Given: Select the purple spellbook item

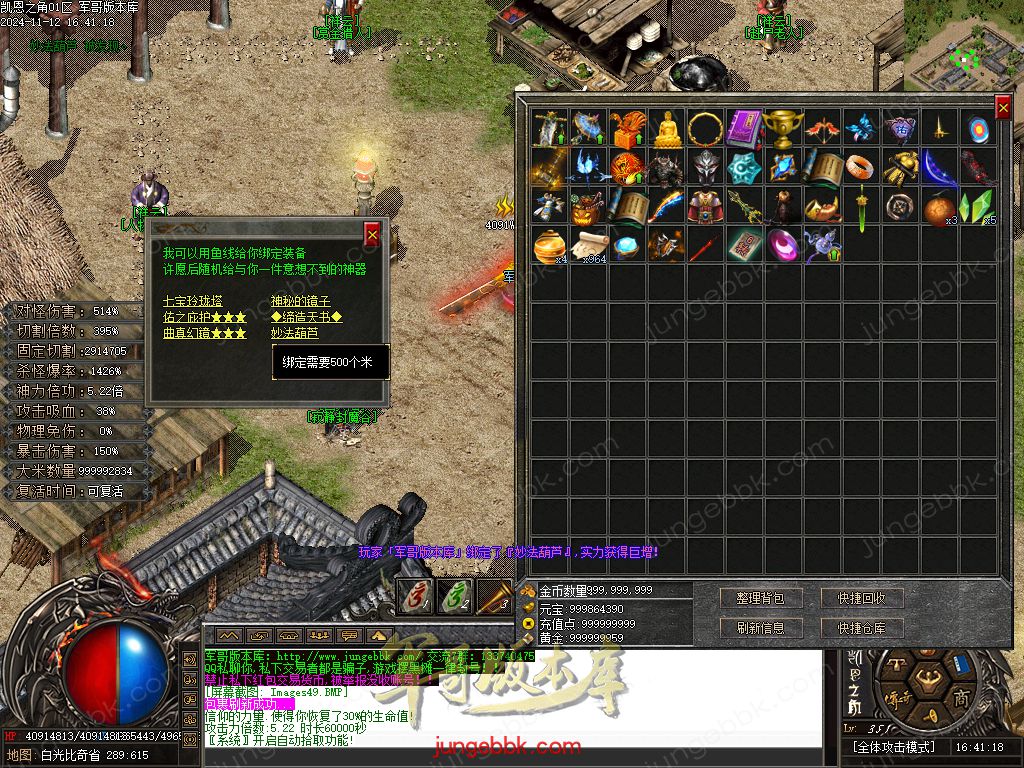Looking at the screenshot, I should (x=745, y=128).
